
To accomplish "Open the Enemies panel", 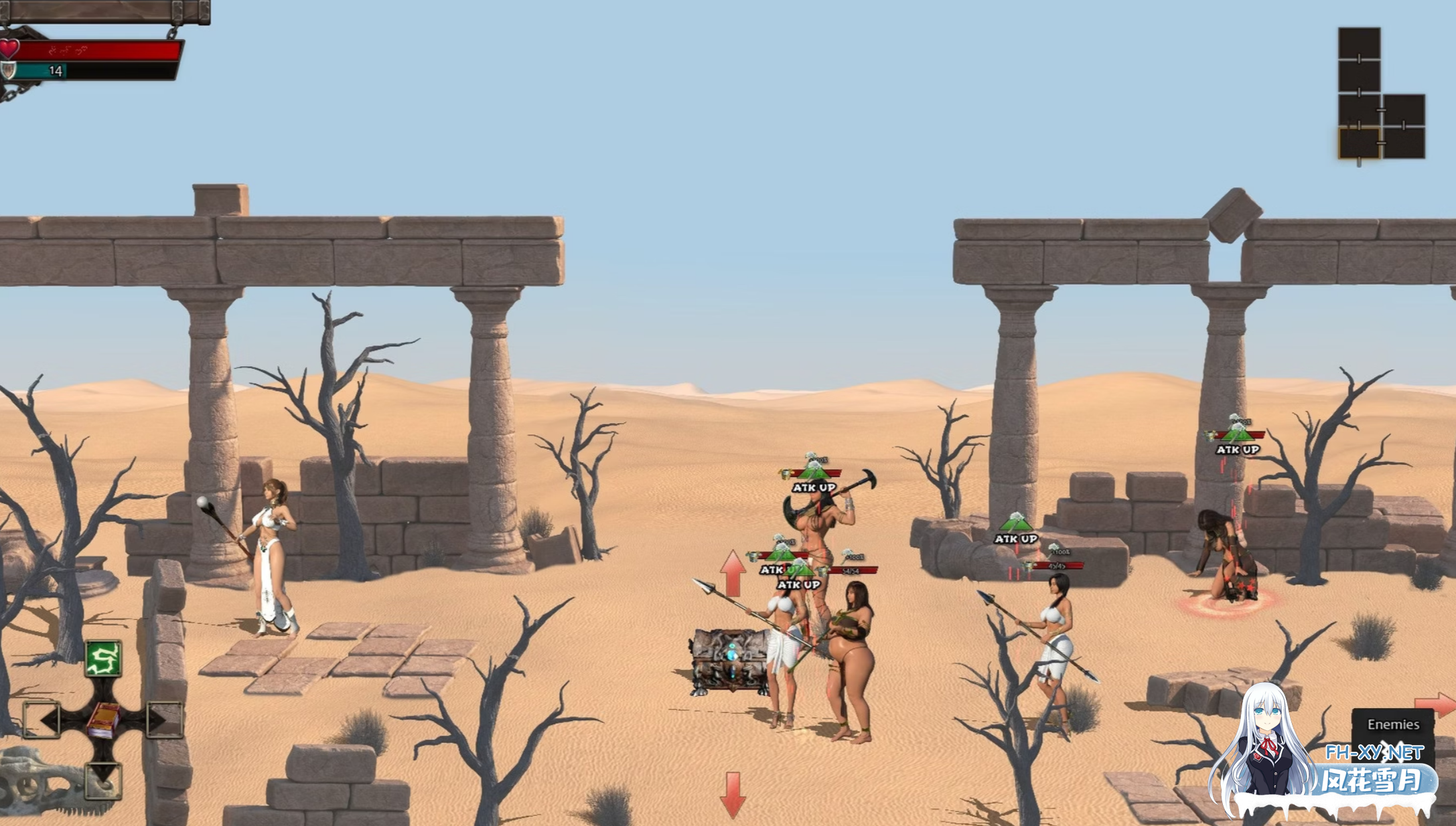I will (1392, 724).
